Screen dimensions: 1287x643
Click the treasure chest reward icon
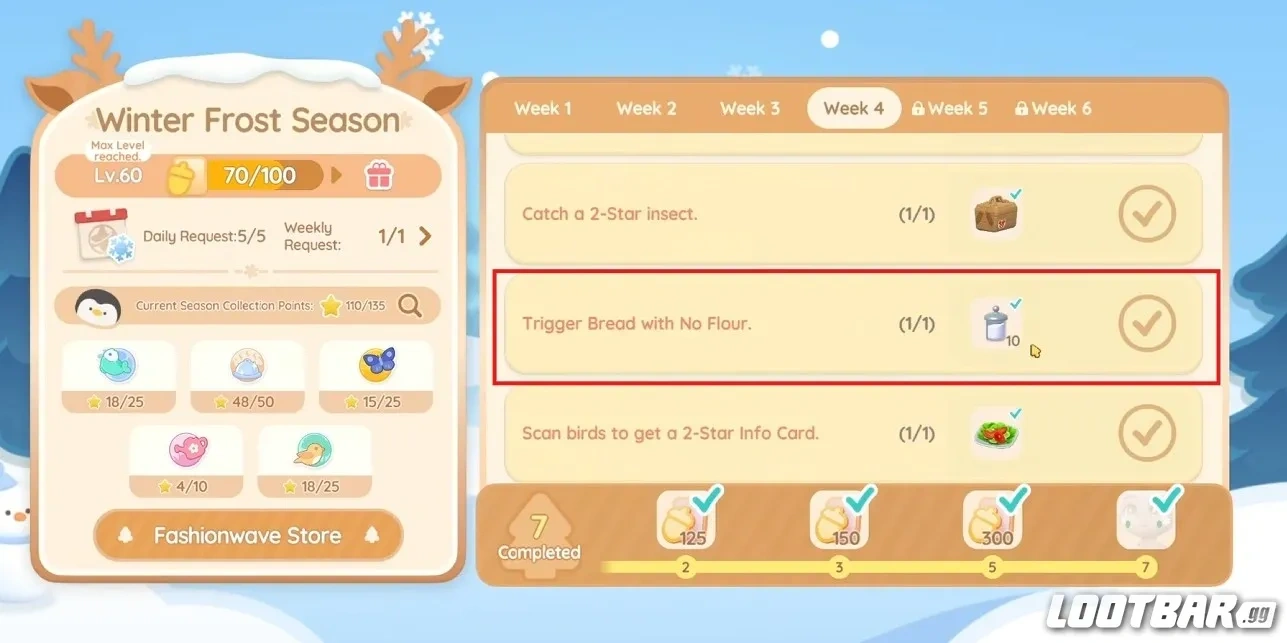point(996,213)
